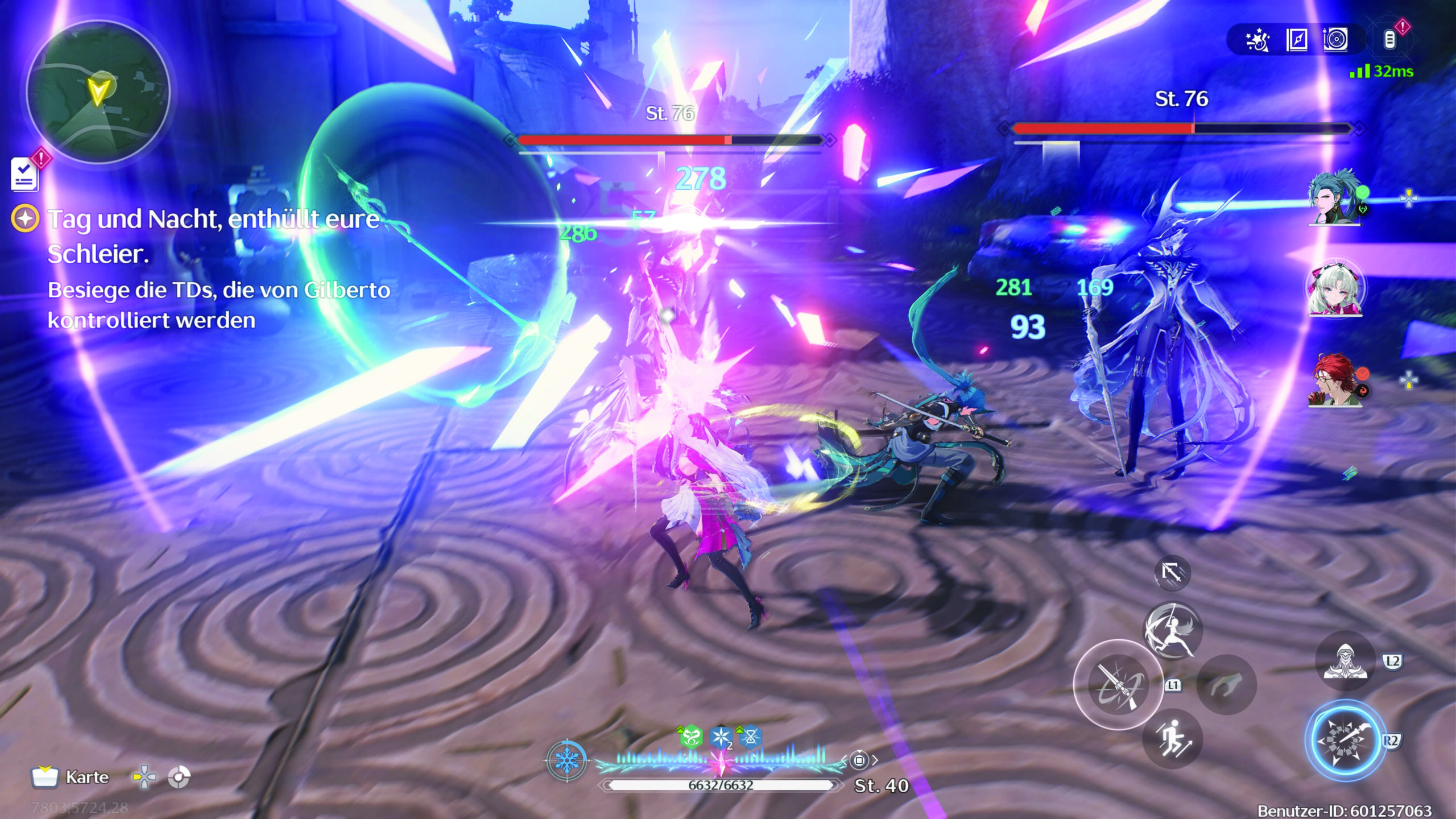Tap the small sword lock-on target button
The width and height of the screenshot is (1456, 819).
click(1172, 572)
